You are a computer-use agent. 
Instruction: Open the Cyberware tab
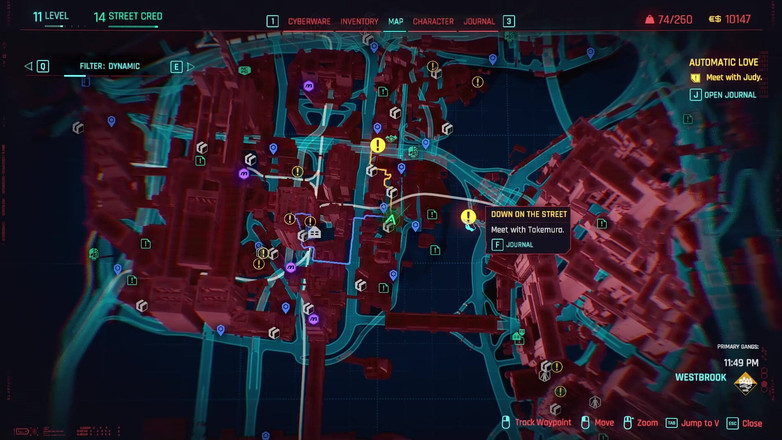point(310,21)
